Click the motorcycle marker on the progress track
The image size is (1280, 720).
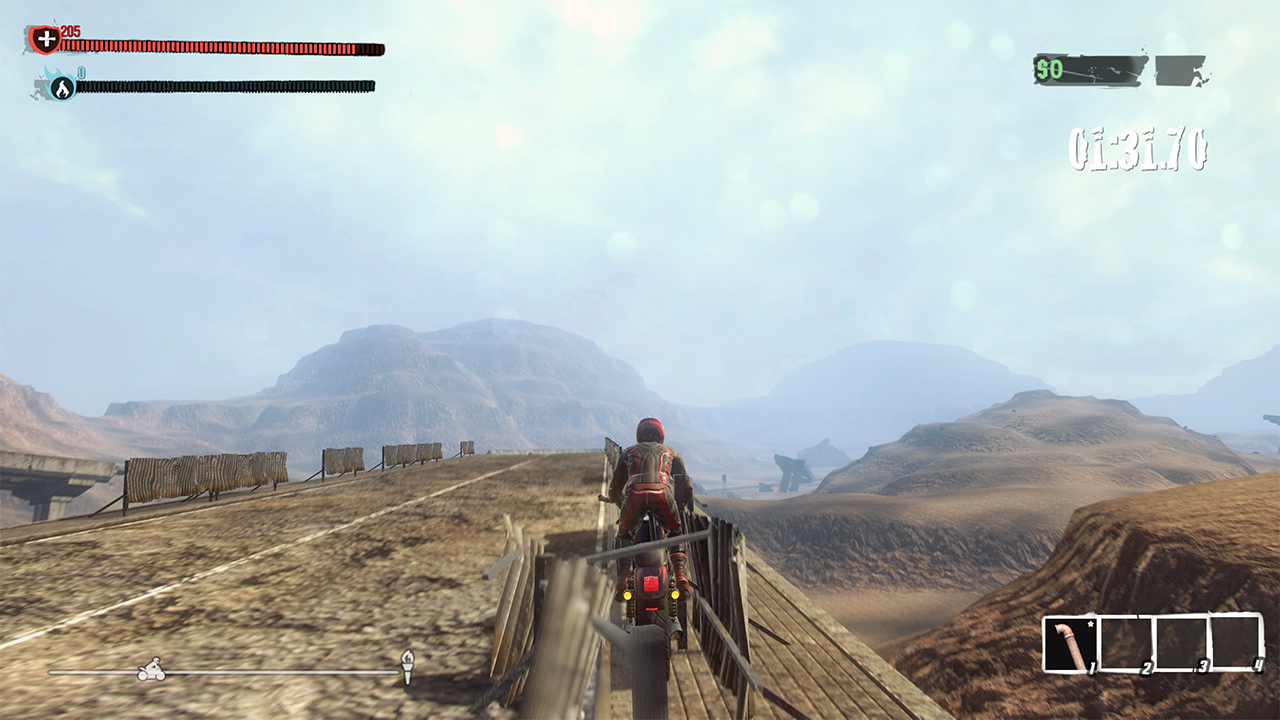tap(151, 669)
